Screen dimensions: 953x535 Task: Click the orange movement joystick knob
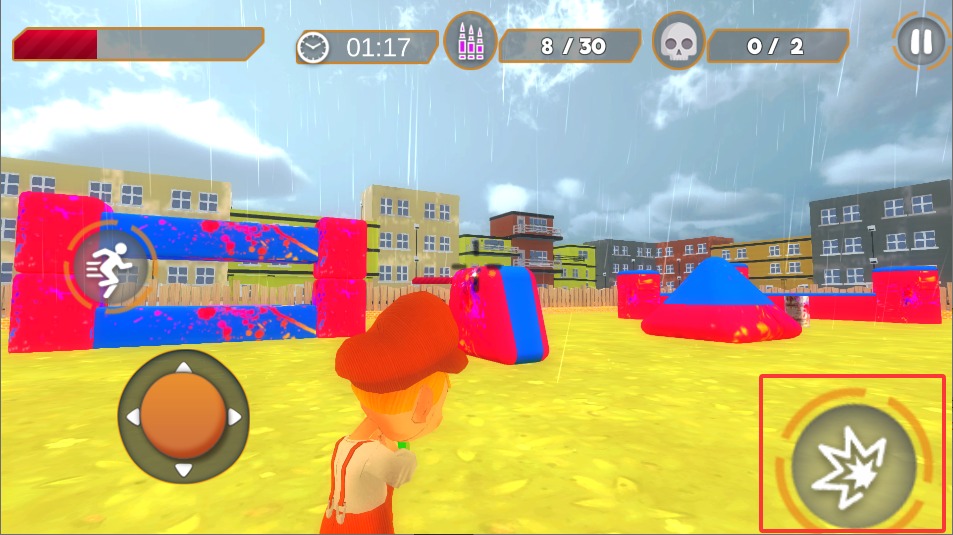pyautogui.click(x=182, y=418)
